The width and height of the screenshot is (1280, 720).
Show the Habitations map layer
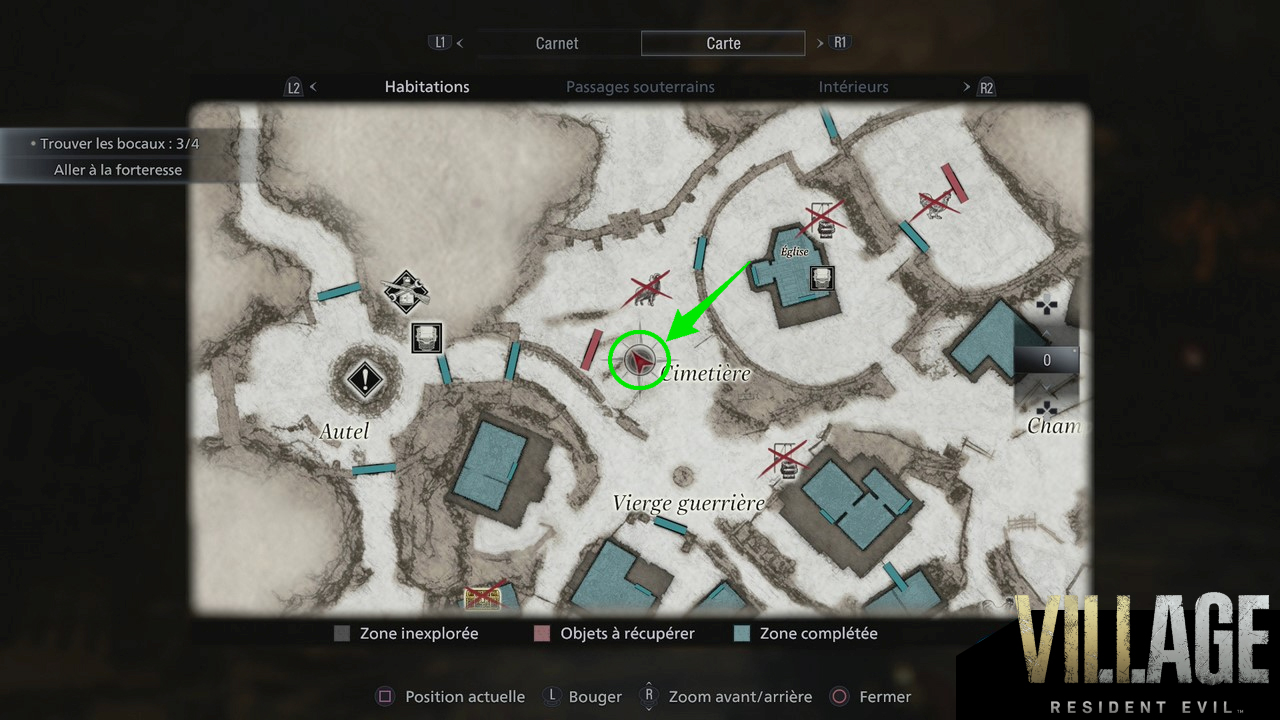coord(427,87)
